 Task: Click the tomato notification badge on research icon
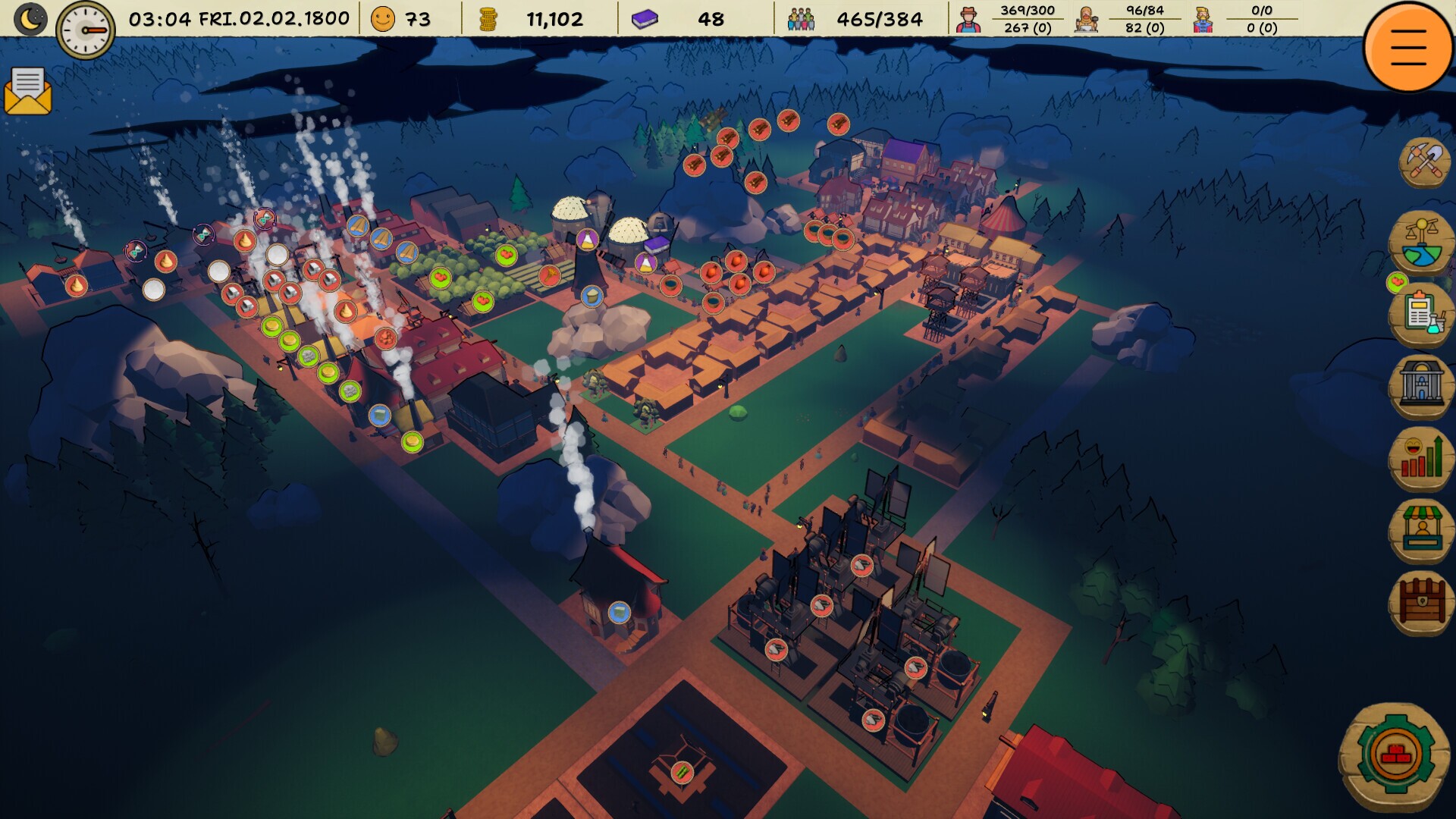[1397, 282]
